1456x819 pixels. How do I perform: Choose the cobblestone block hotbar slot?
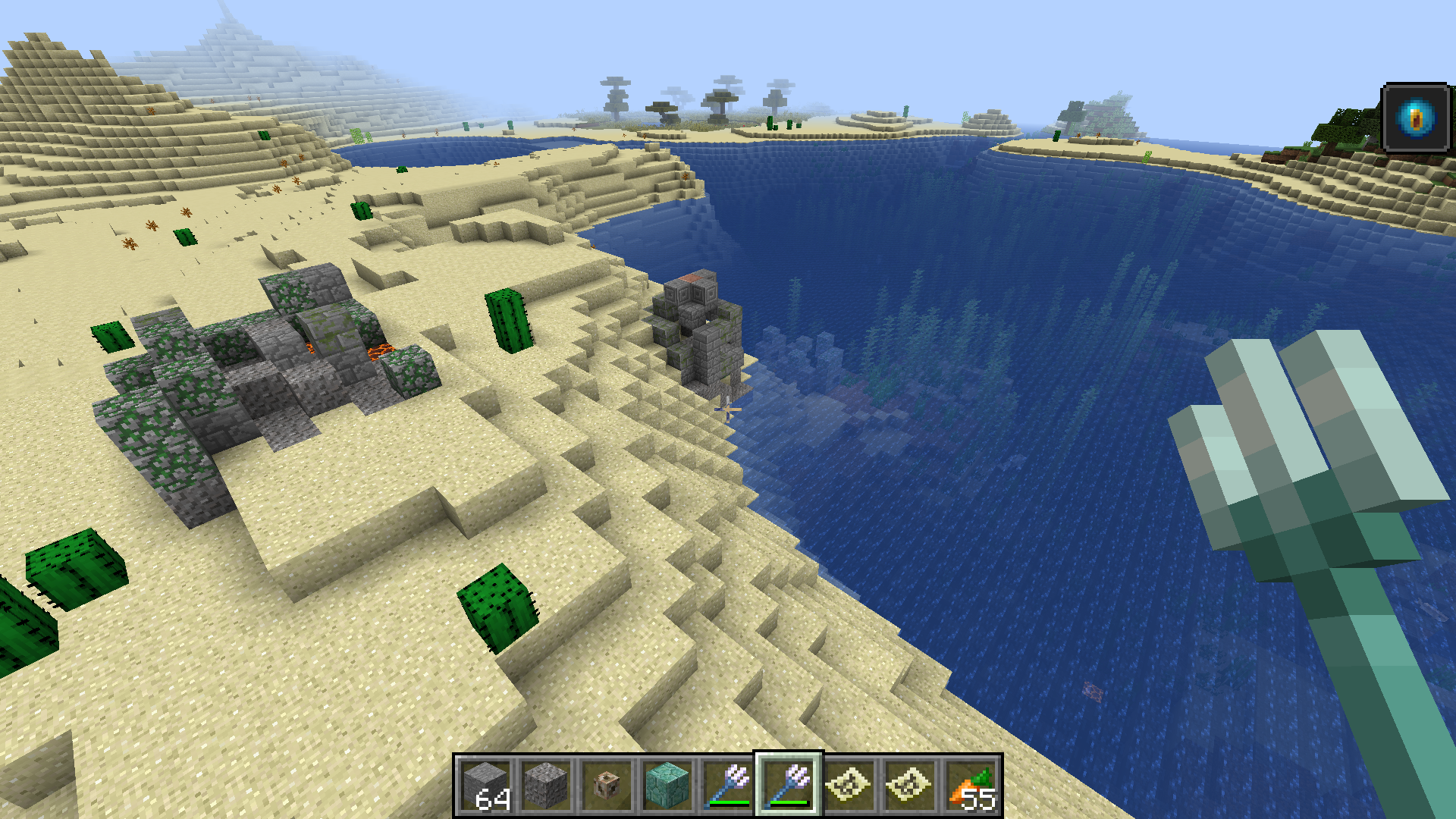546,786
